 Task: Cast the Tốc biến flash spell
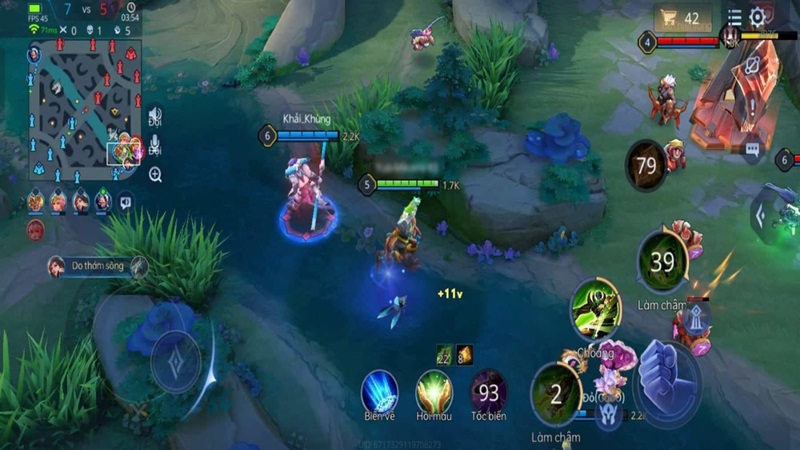(489, 391)
